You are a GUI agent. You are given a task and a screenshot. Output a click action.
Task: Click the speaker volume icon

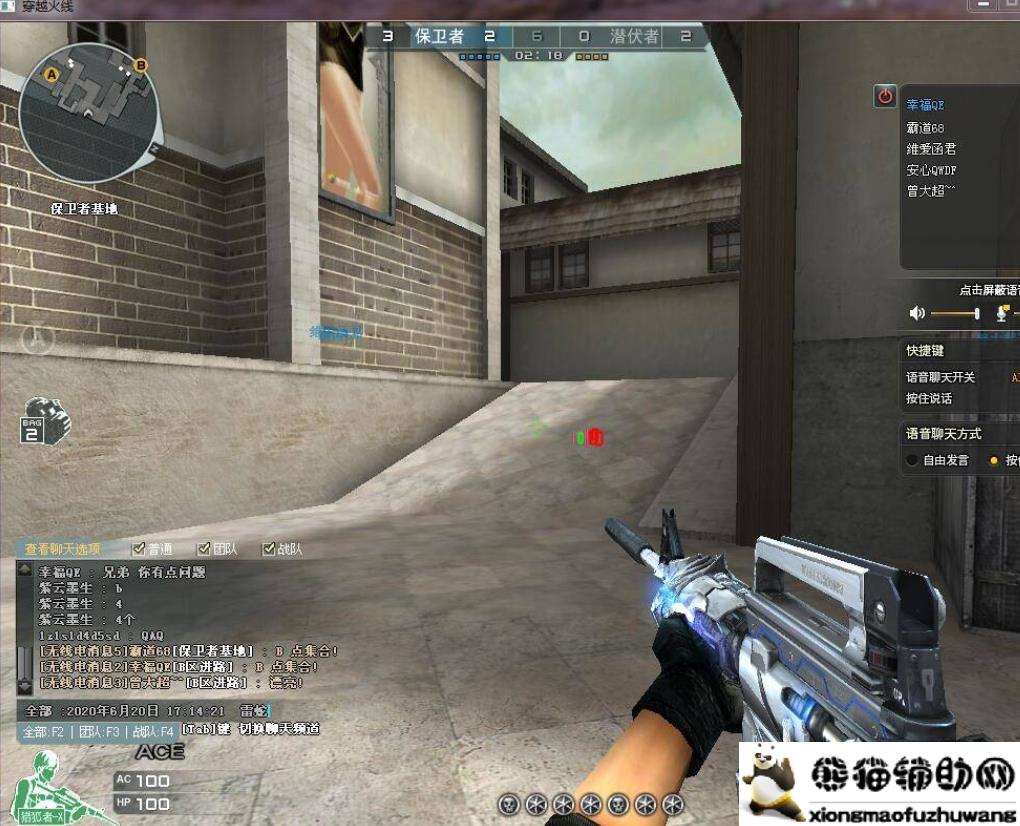917,314
